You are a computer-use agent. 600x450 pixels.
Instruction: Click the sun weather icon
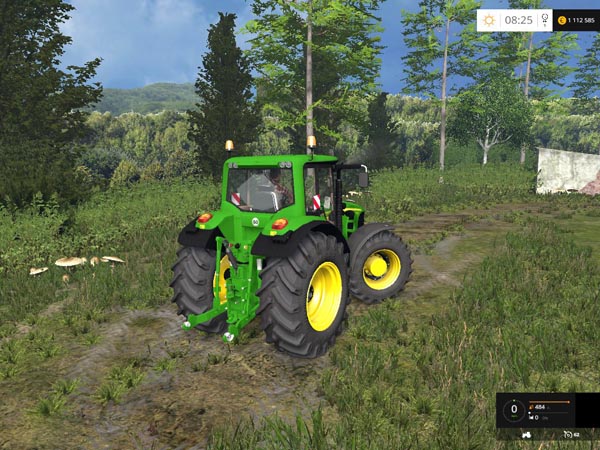tap(489, 19)
